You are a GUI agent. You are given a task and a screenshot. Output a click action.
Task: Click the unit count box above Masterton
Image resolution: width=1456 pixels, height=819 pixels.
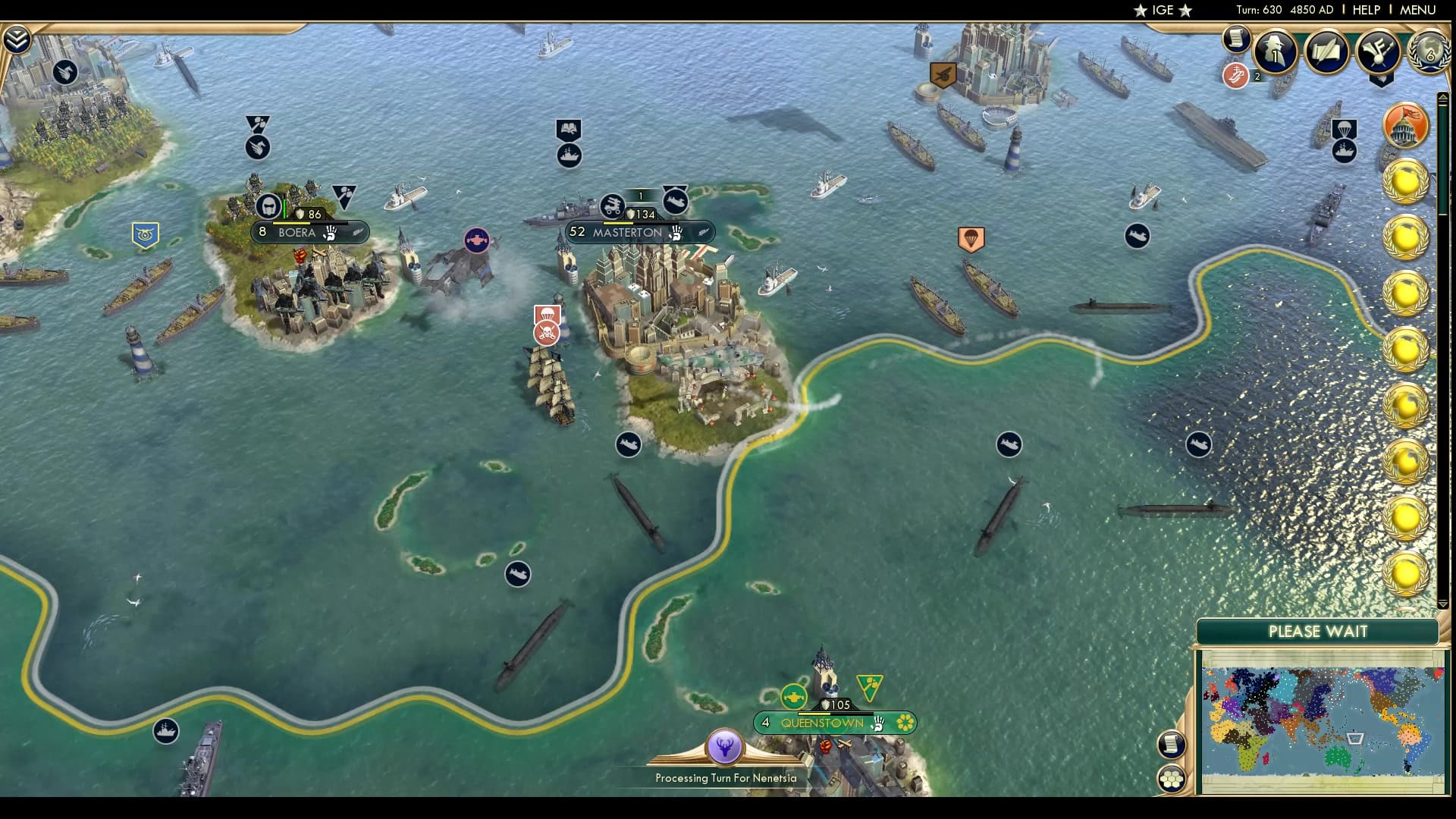pos(641,196)
